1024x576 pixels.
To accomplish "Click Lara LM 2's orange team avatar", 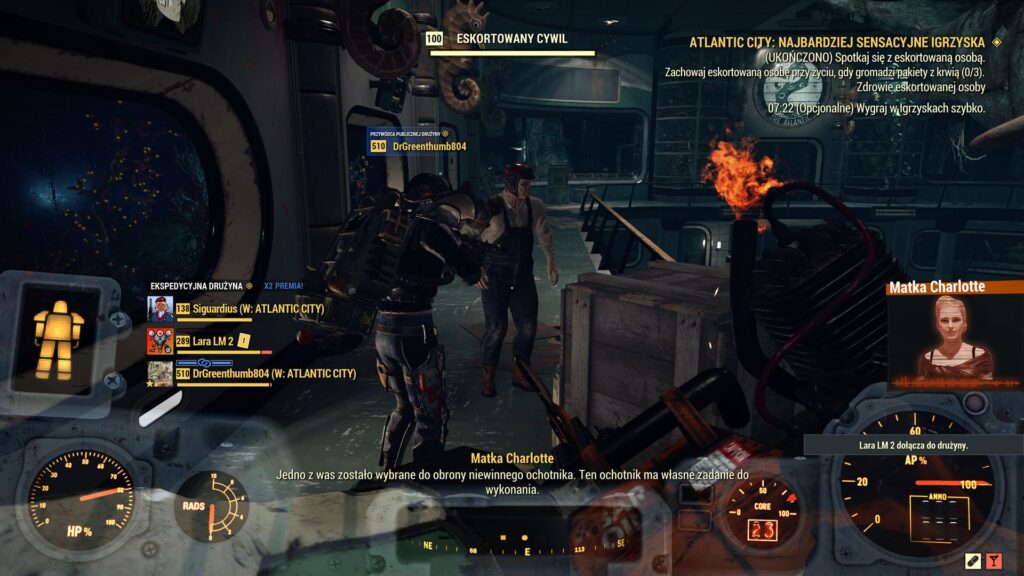I will click(x=159, y=341).
